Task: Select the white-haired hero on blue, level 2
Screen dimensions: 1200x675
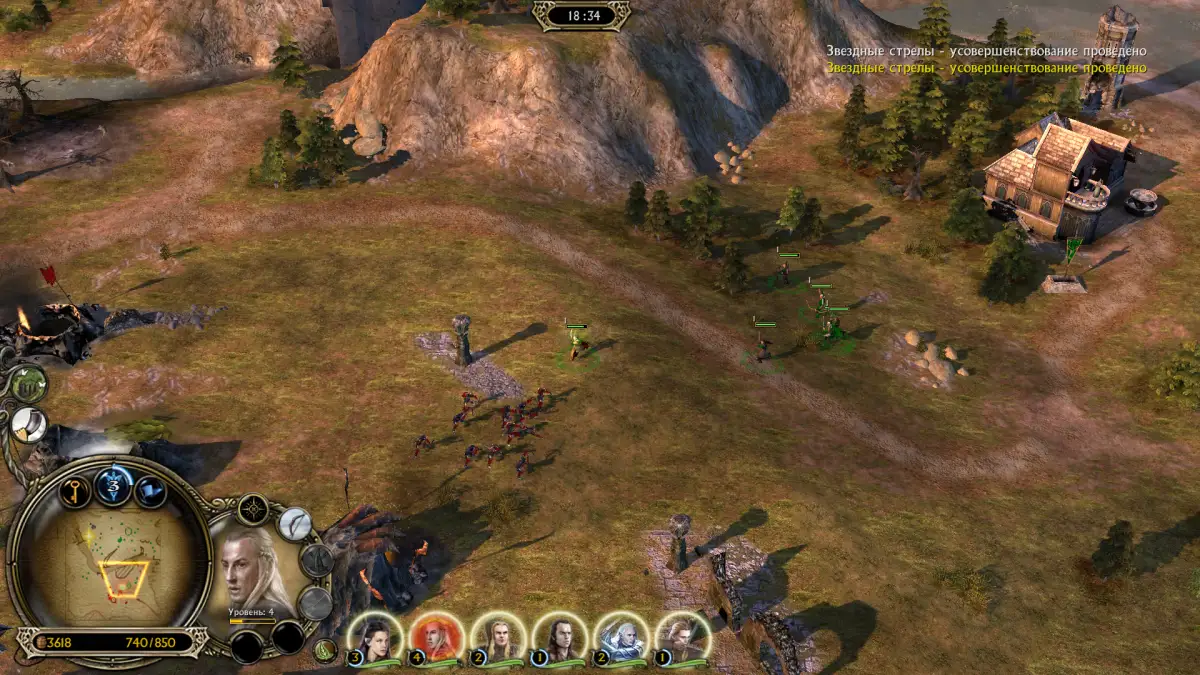Action: (x=621, y=638)
